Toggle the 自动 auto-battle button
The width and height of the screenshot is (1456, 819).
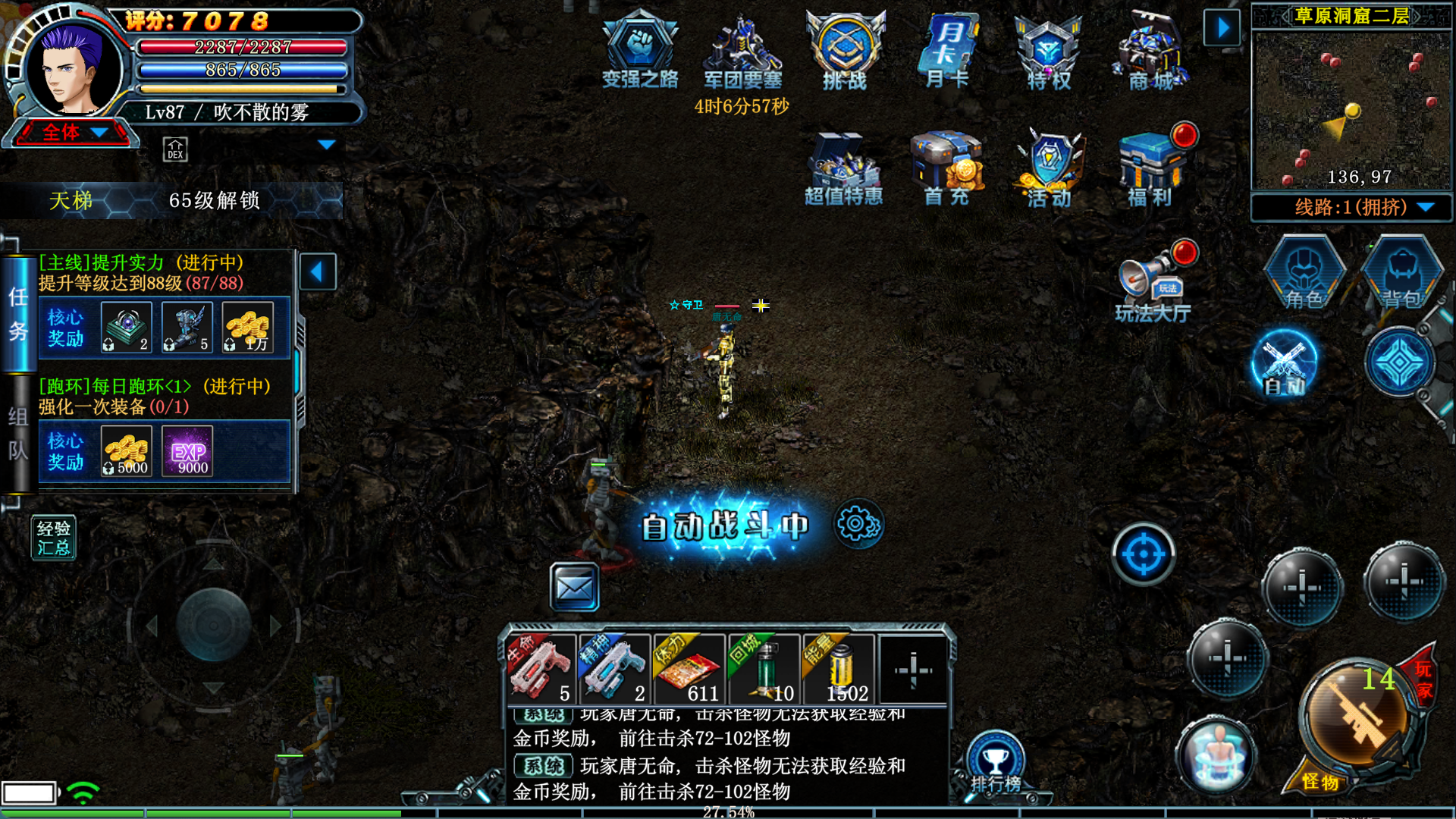point(1284,364)
